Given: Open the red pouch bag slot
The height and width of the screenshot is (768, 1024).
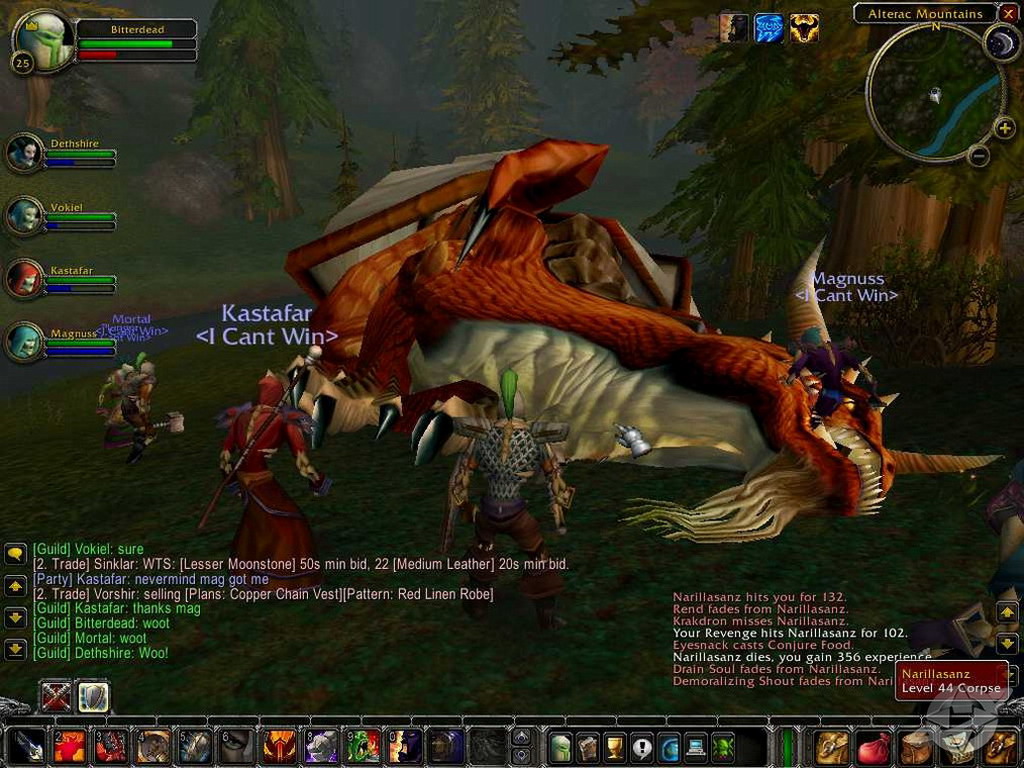Looking at the screenshot, I should point(874,746).
